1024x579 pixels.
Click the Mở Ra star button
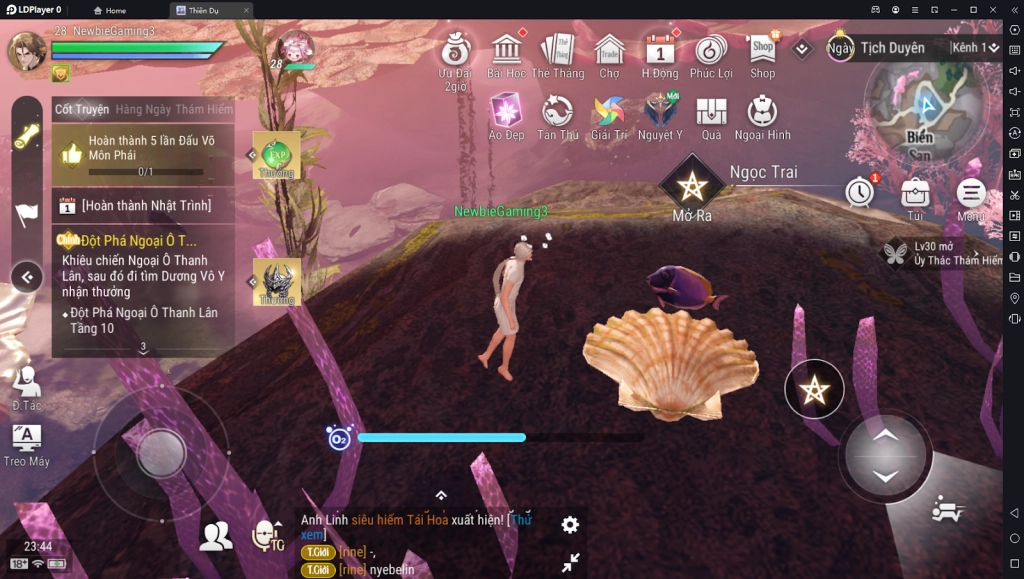[692, 186]
